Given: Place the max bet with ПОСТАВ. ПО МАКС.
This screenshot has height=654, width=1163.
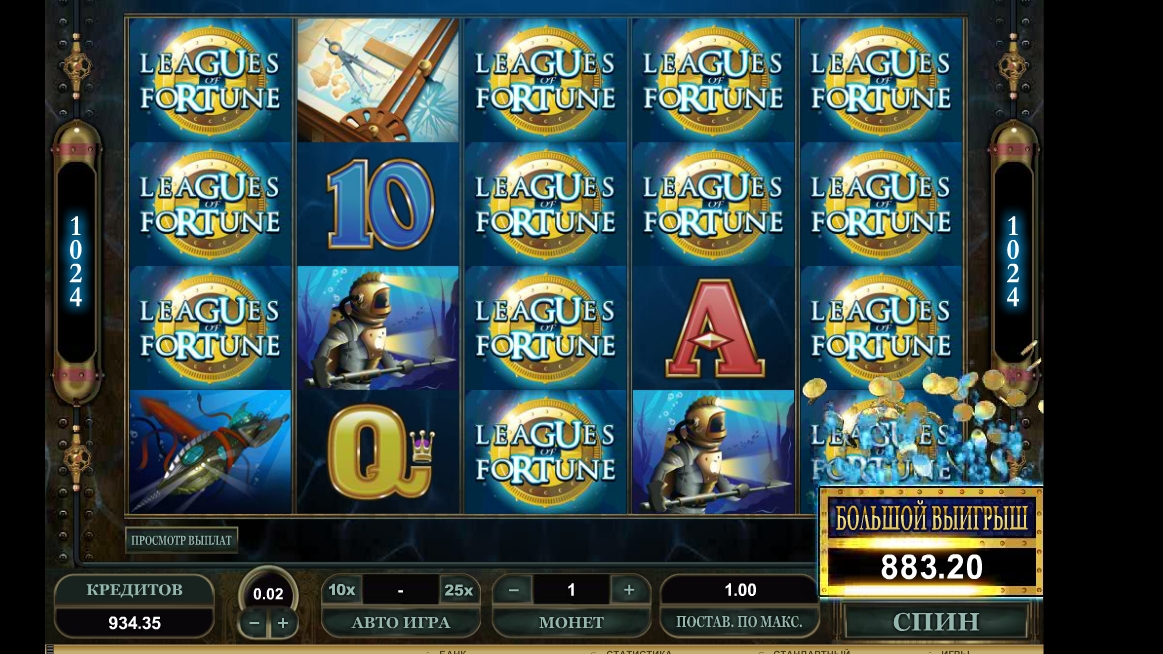Looking at the screenshot, I should [x=739, y=622].
